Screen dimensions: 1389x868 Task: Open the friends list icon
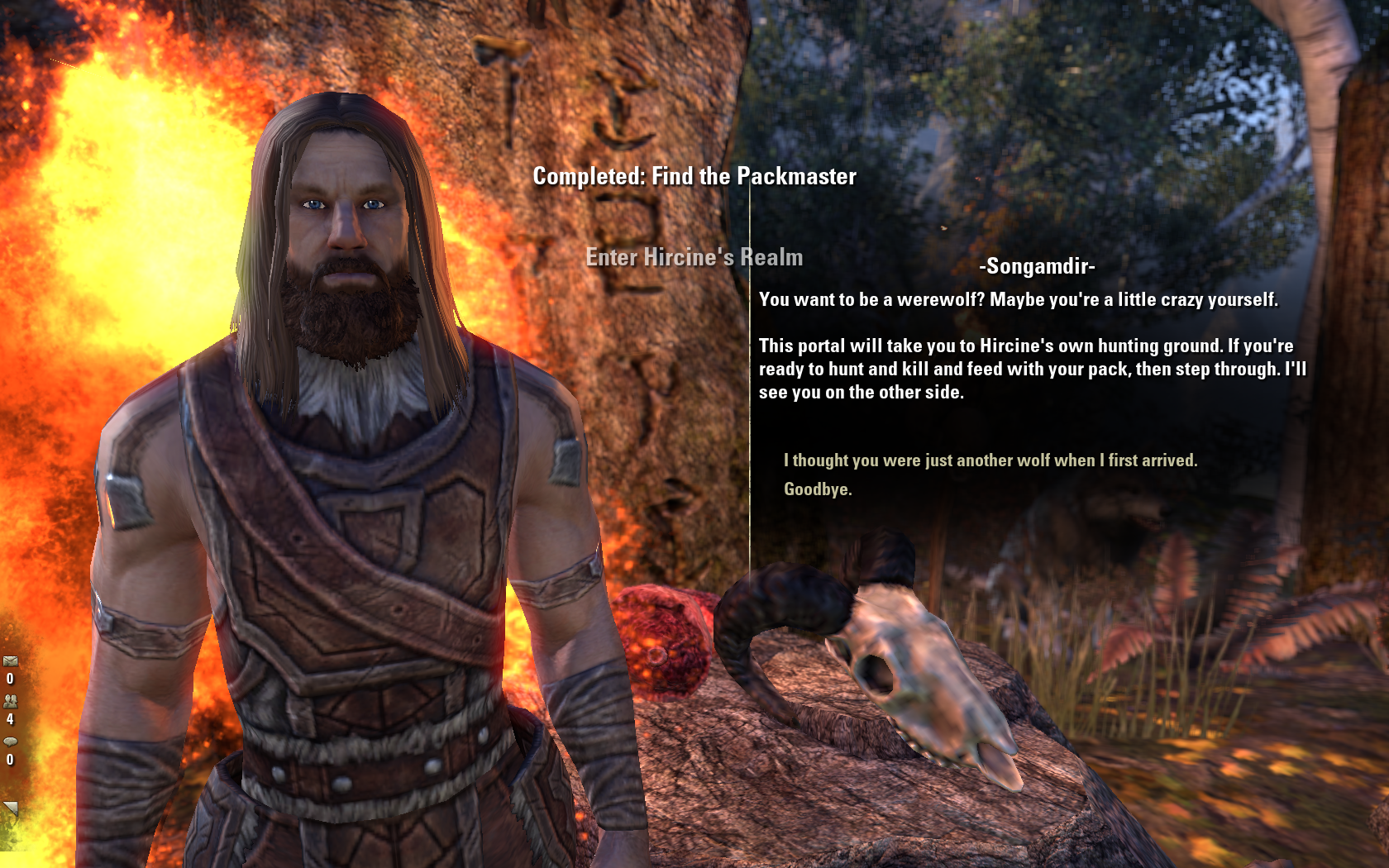(x=10, y=701)
